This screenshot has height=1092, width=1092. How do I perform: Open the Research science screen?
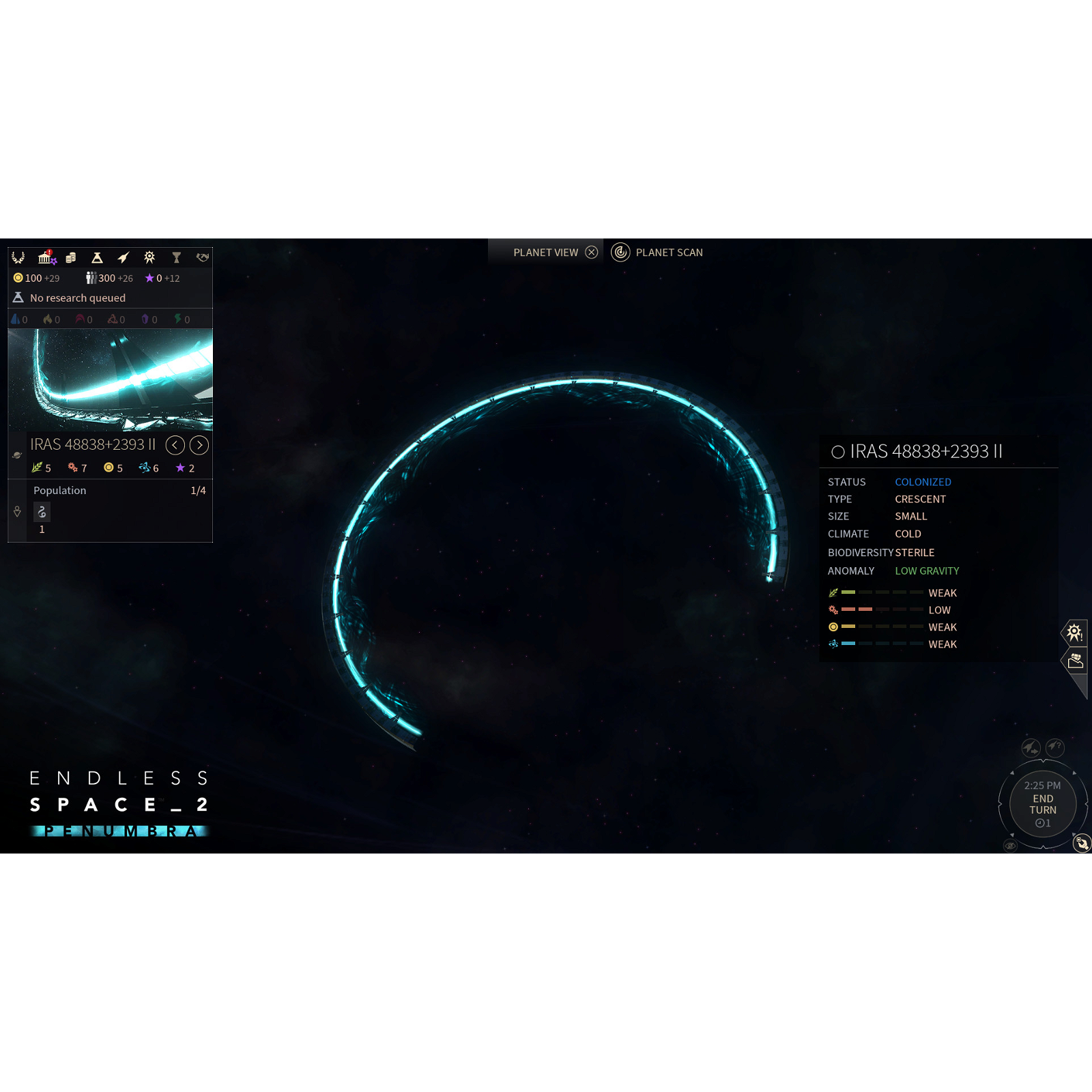(97, 258)
